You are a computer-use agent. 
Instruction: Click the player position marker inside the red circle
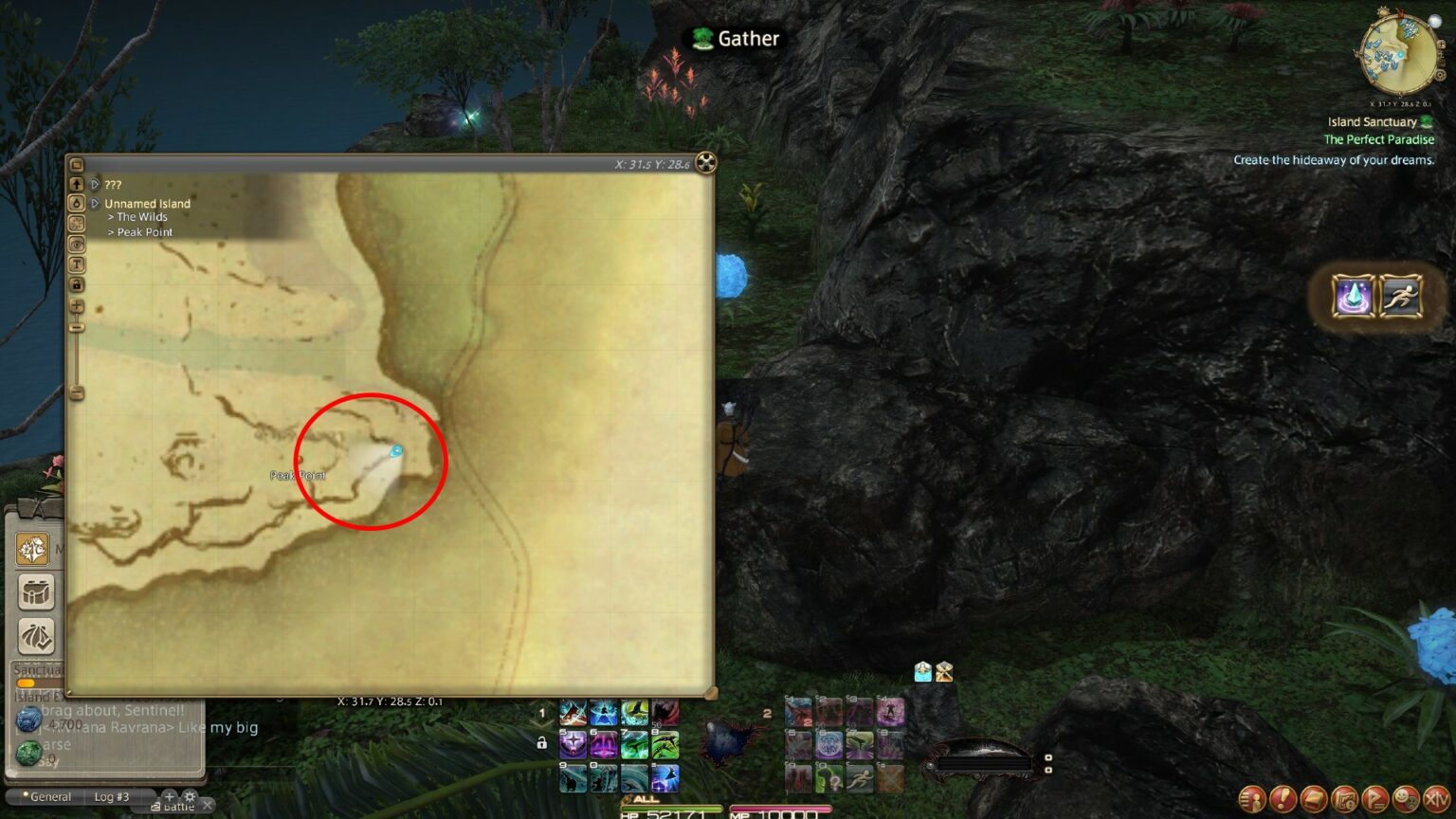[x=396, y=452]
